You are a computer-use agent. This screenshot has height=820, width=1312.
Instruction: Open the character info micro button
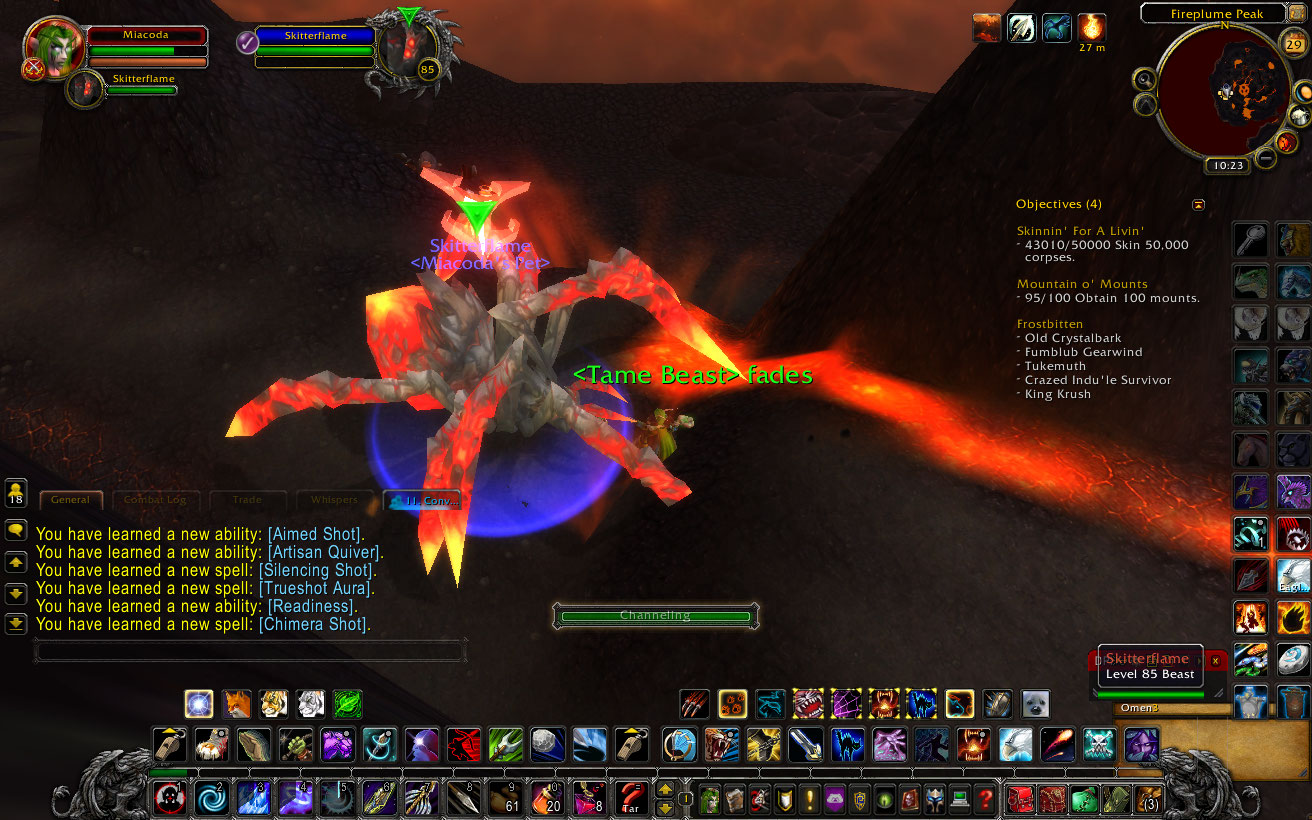(x=709, y=799)
